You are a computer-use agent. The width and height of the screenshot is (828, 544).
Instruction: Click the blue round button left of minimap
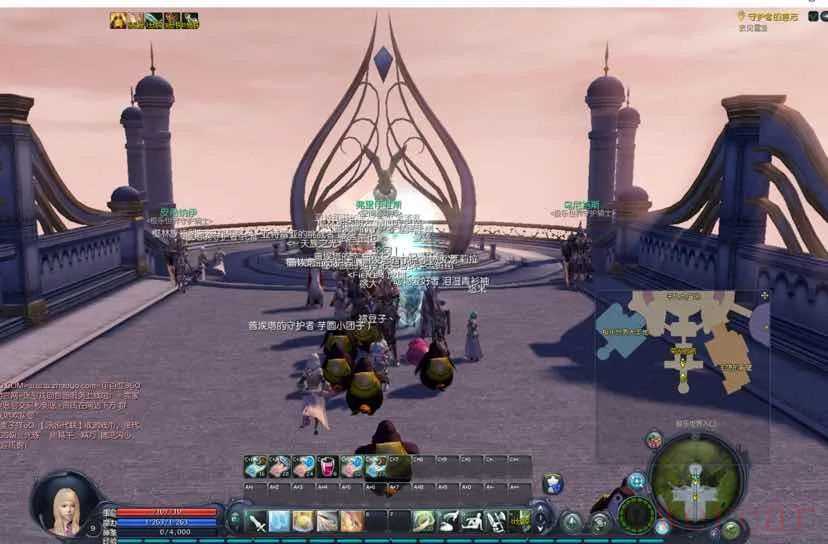point(635,482)
